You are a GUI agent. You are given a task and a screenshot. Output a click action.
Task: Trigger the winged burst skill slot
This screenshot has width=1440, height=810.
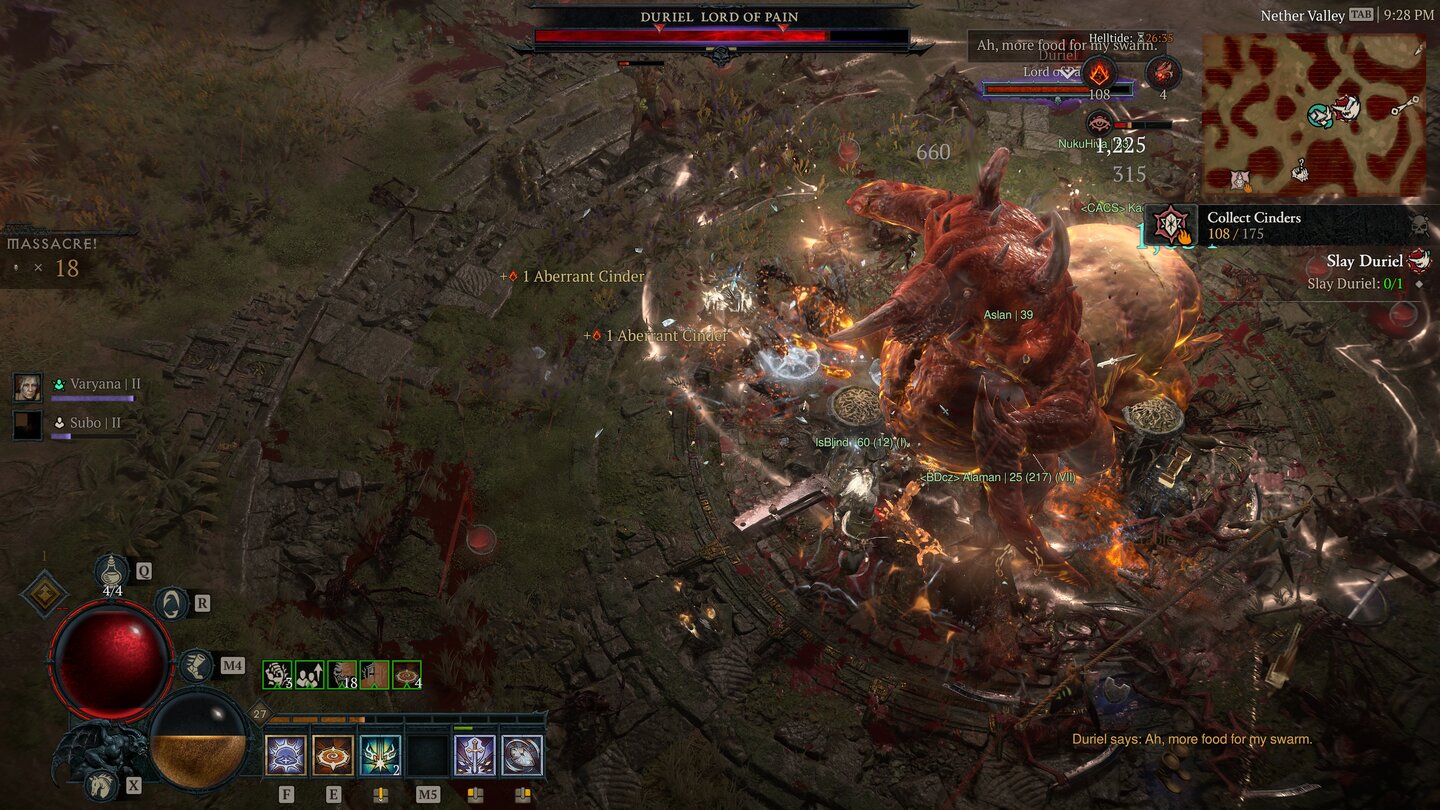coord(380,755)
